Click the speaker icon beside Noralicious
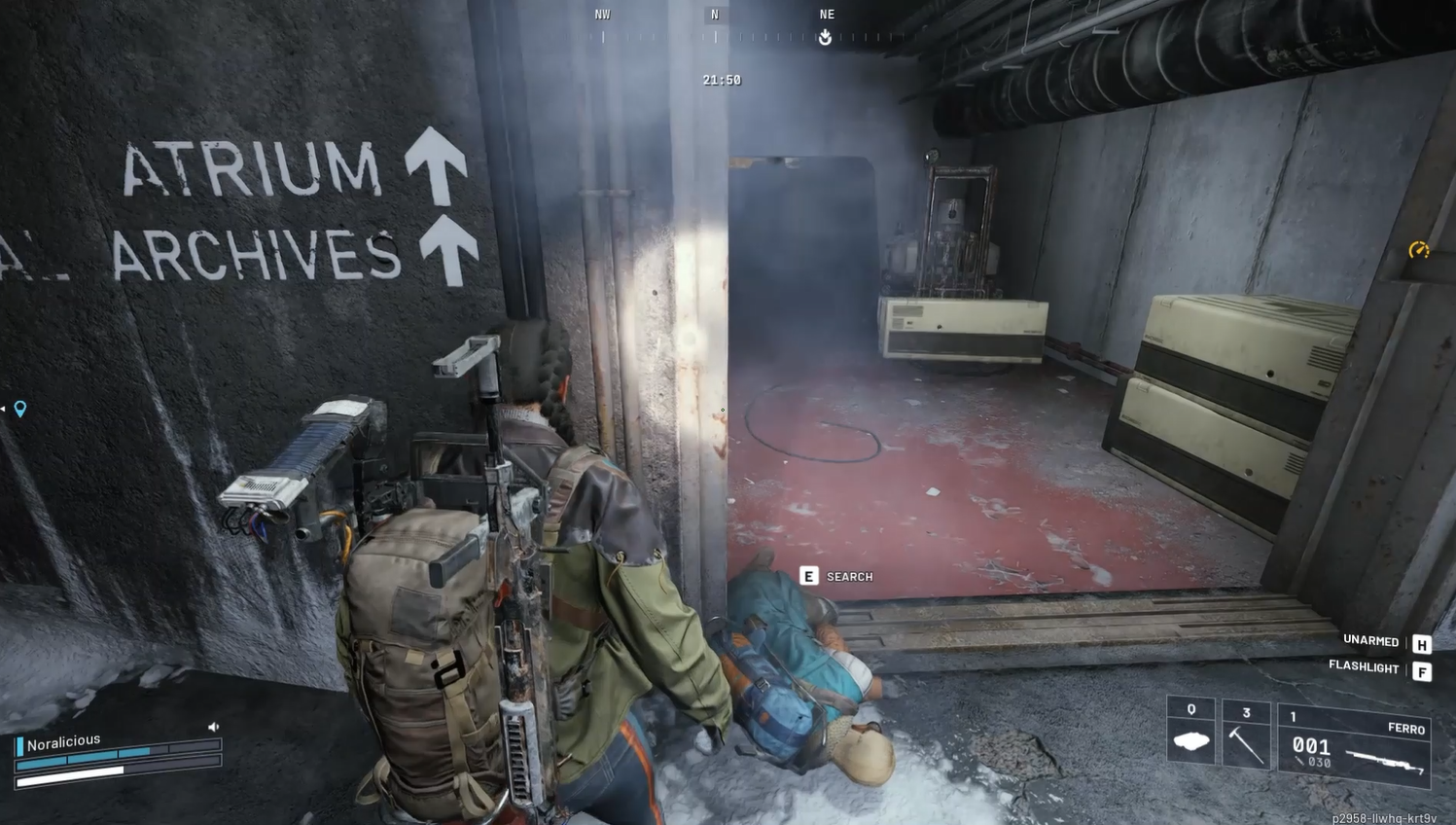This screenshot has height=825, width=1456. click(x=213, y=727)
